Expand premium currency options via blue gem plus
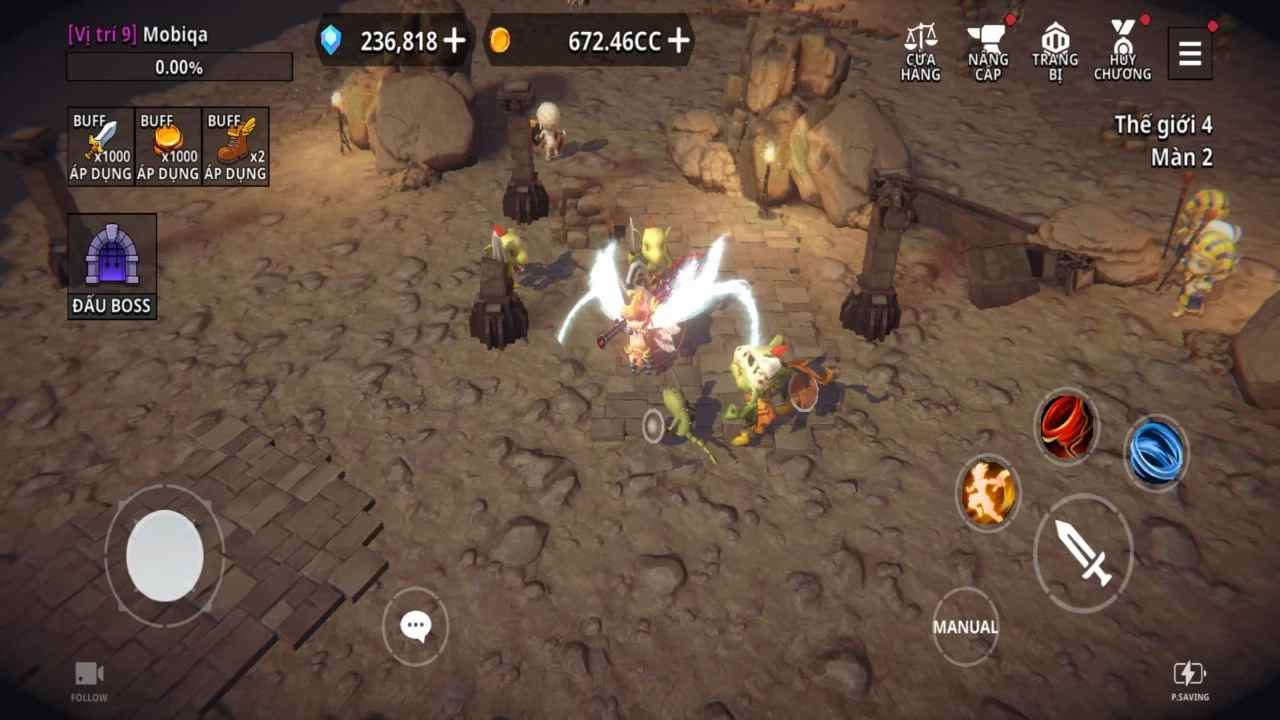The height and width of the screenshot is (720, 1280). coord(455,42)
